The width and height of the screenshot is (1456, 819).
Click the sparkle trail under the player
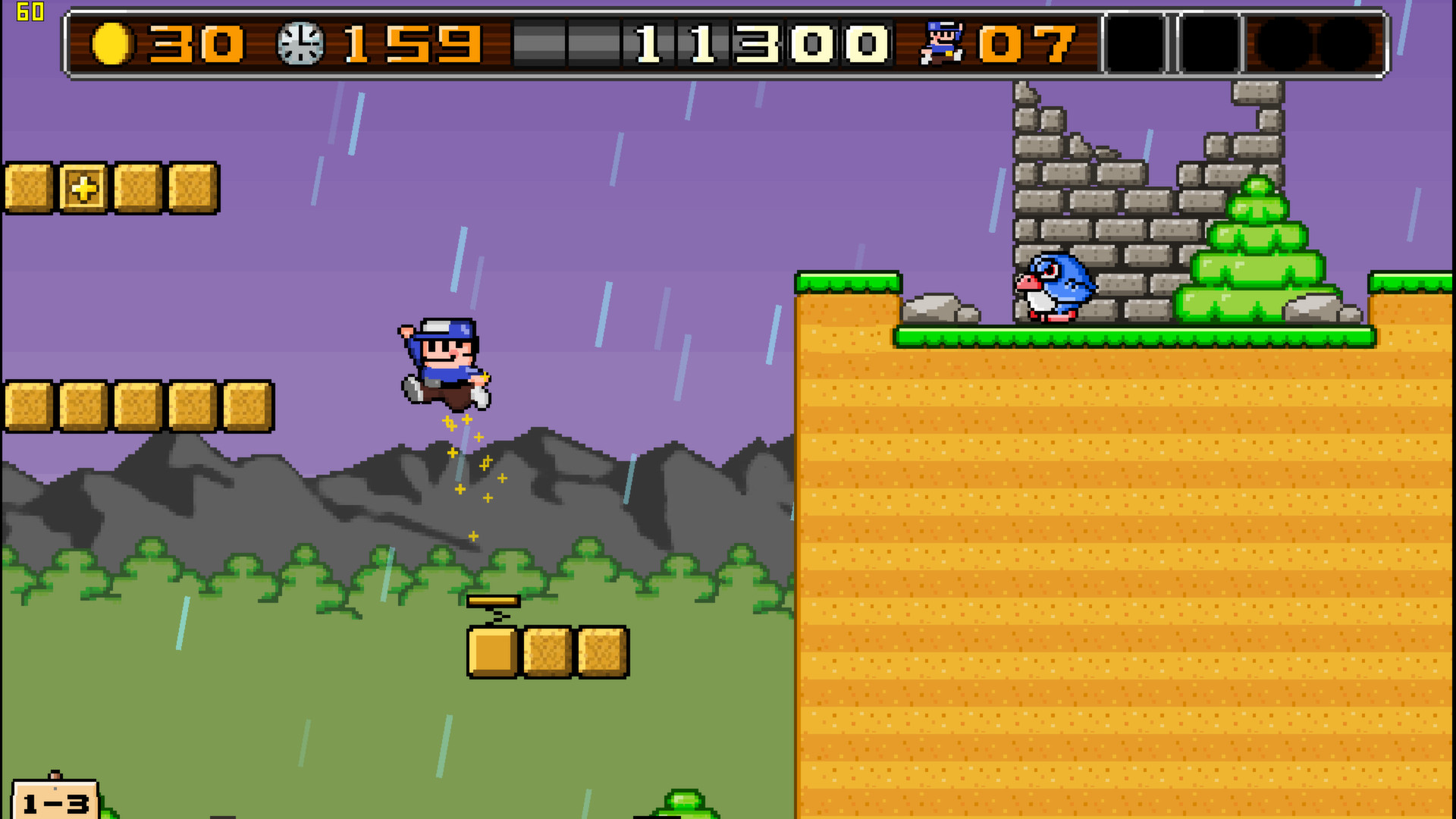[x=466, y=470]
